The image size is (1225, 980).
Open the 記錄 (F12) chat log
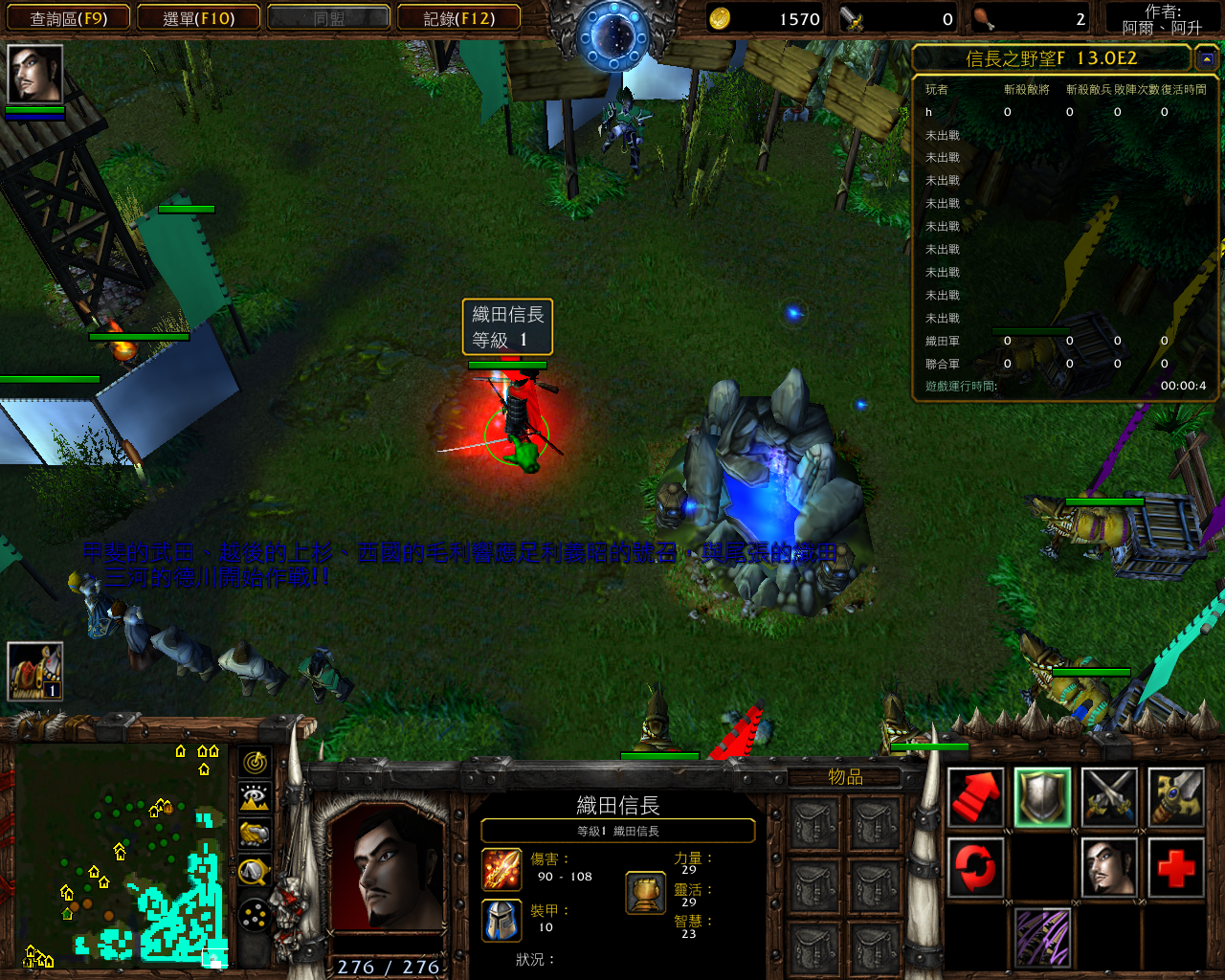[458, 18]
